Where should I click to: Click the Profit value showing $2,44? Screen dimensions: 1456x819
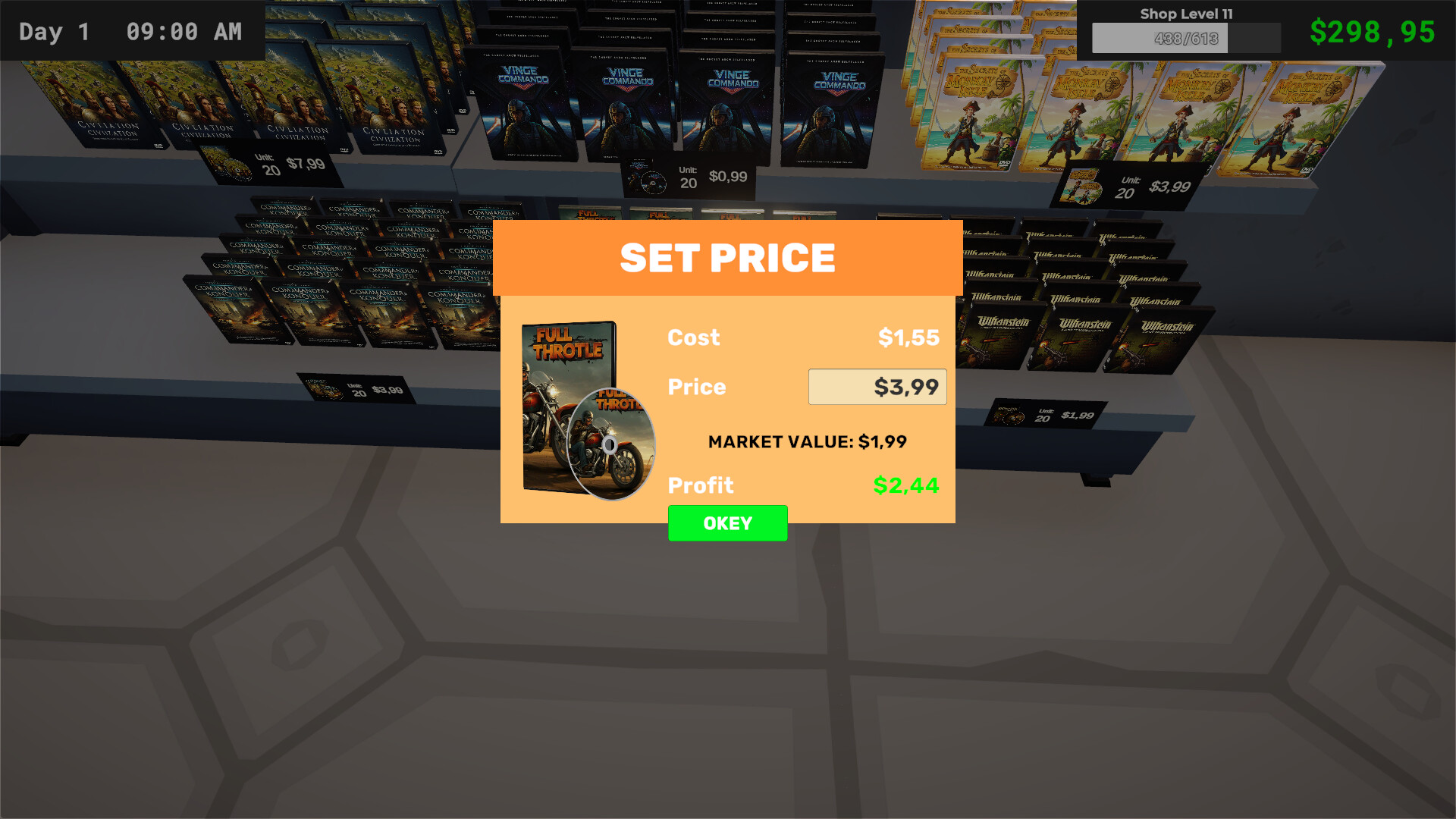point(905,485)
